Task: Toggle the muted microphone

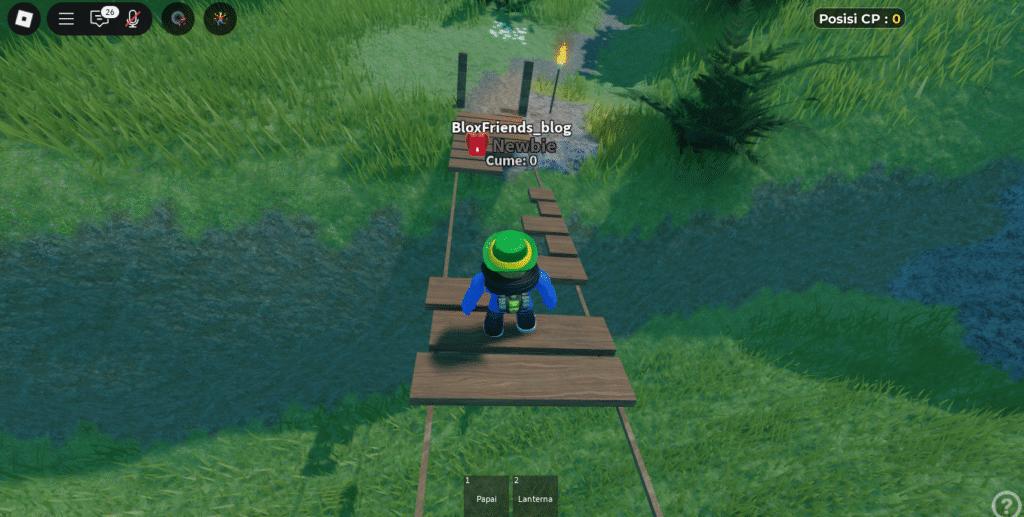Action: pyautogui.click(x=133, y=18)
